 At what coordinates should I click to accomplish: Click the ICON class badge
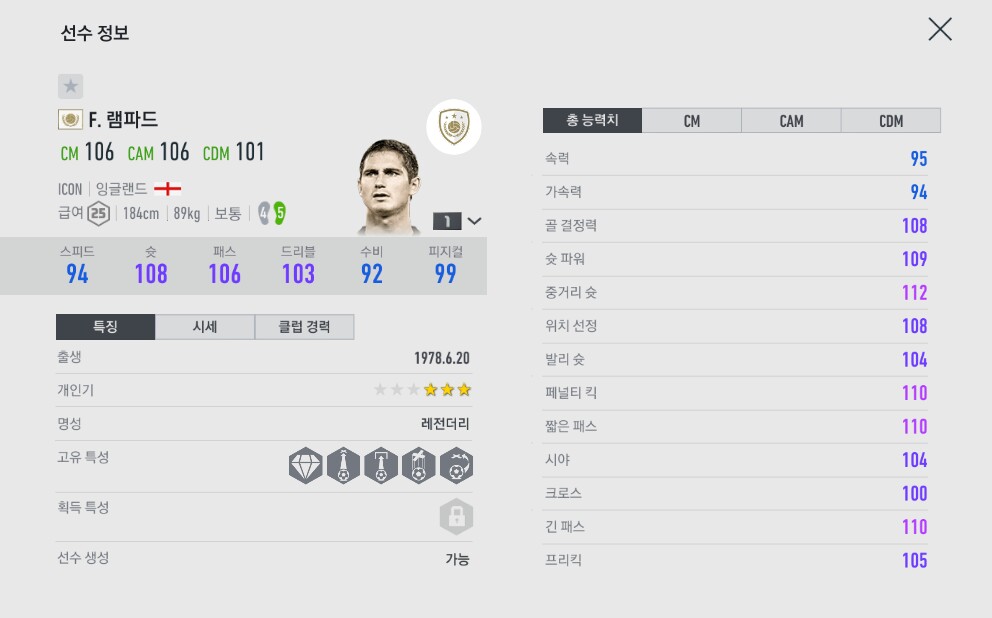[454, 128]
